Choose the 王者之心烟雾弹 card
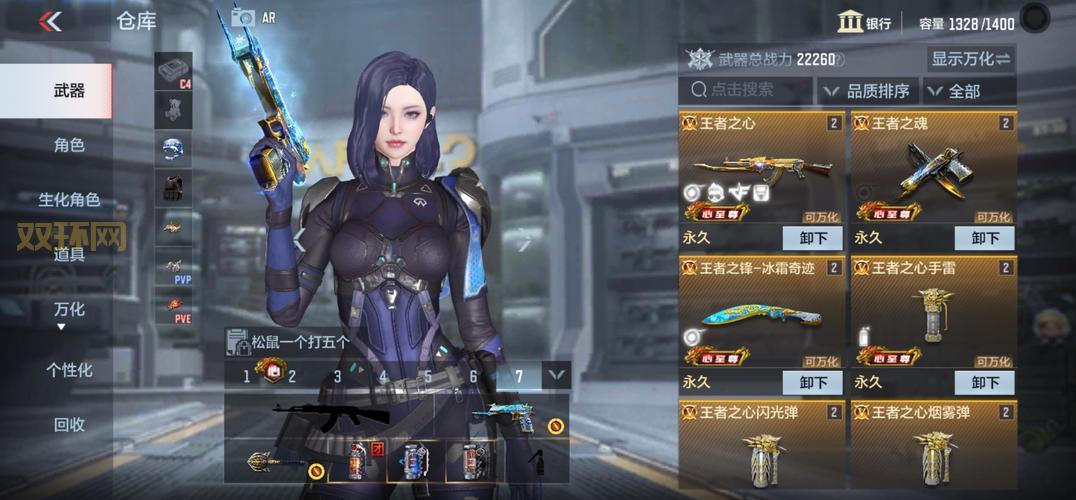1076x500 pixels. (x=933, y=445)
